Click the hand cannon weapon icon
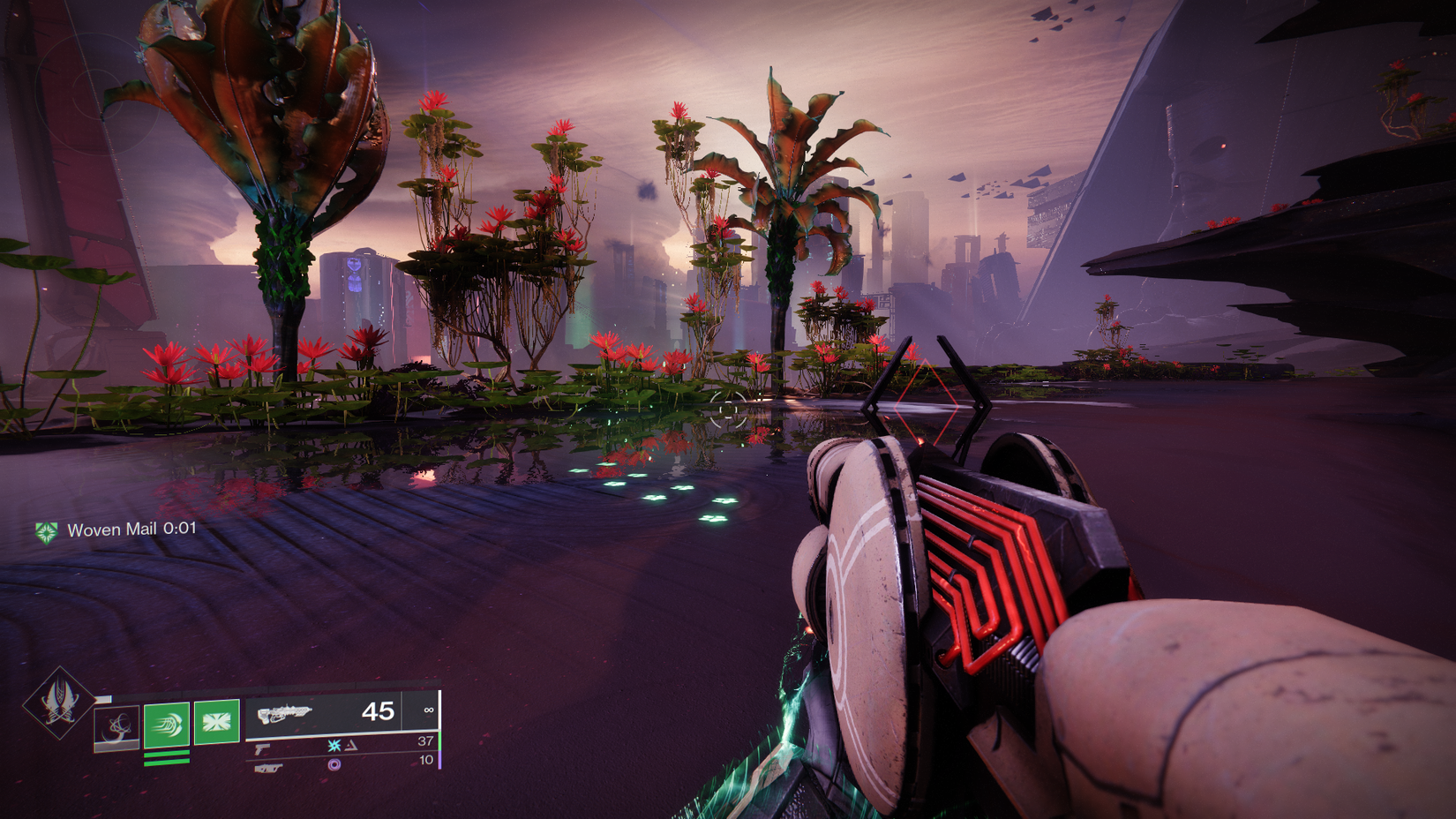The height and width of the screenshot is (819, 1456). (262, 748)
